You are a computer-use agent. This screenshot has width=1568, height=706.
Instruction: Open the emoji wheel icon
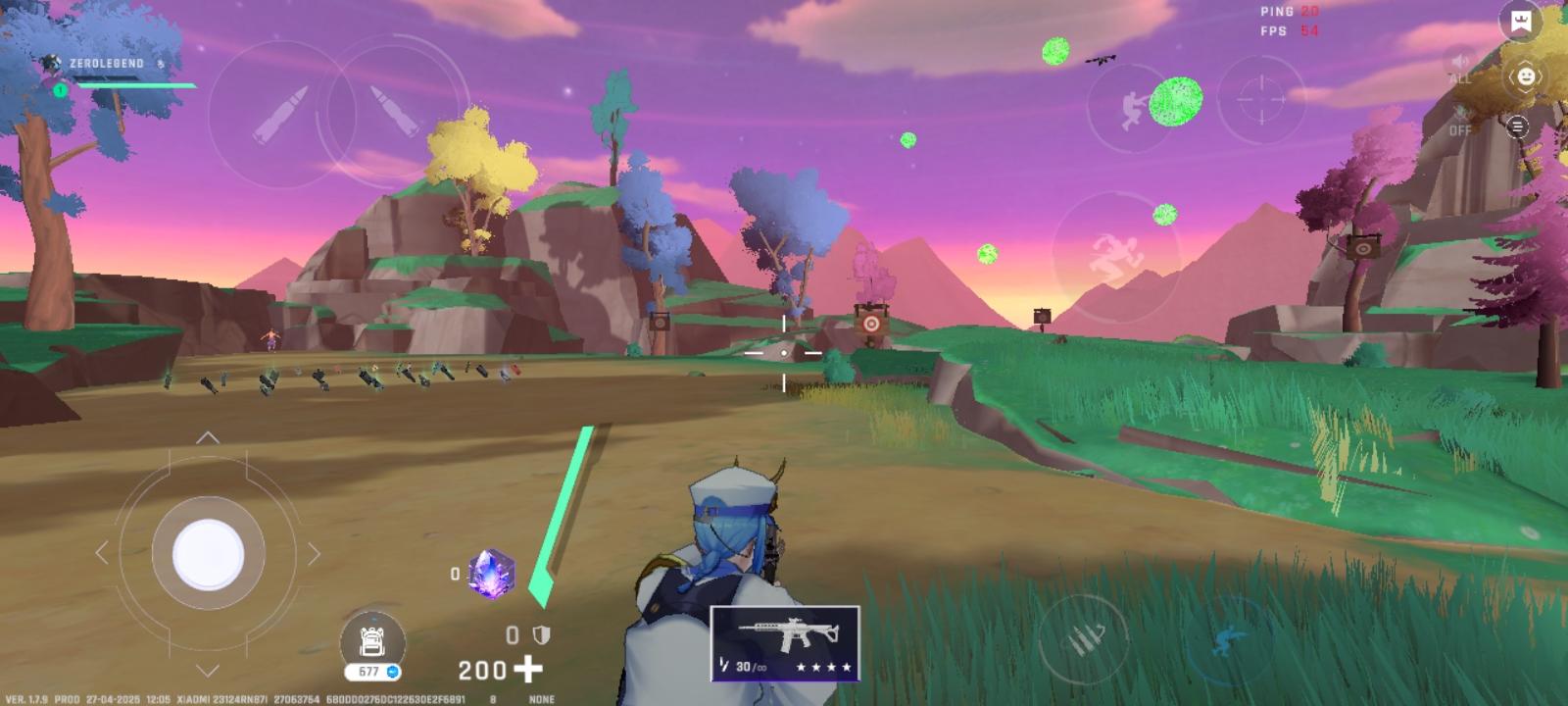point(1526,77)
